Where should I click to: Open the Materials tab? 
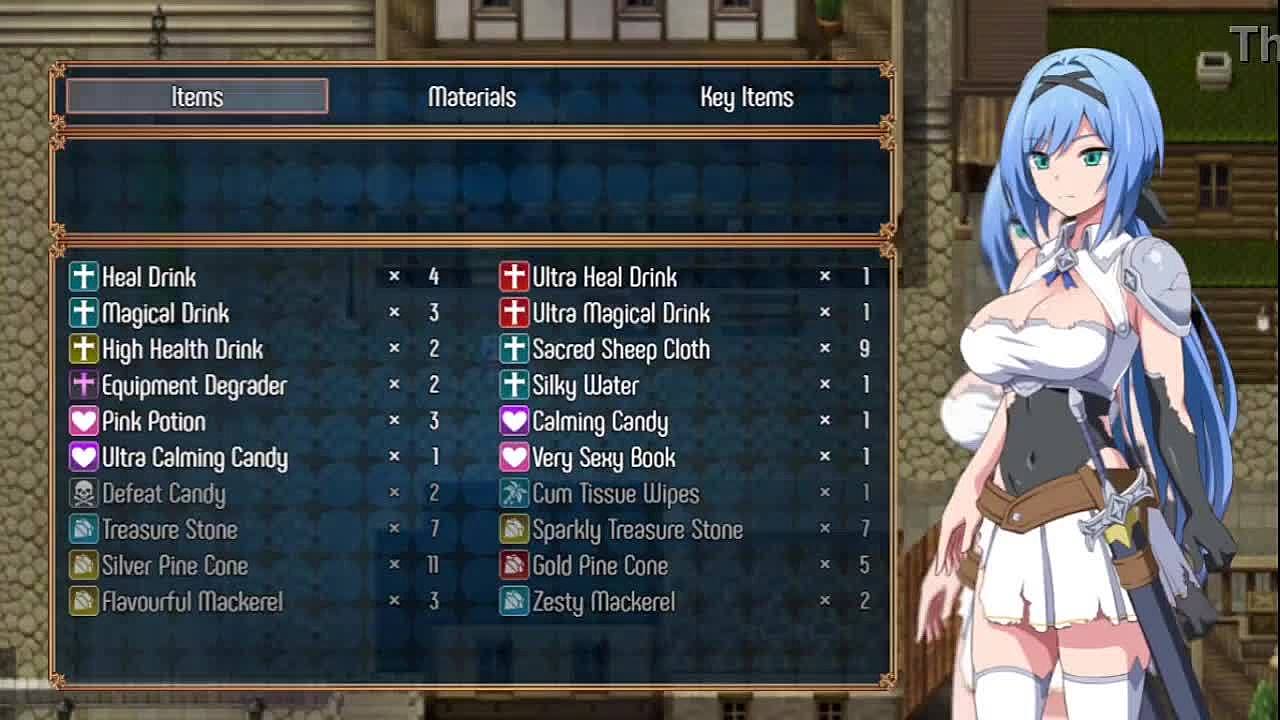tap(471, 97)
